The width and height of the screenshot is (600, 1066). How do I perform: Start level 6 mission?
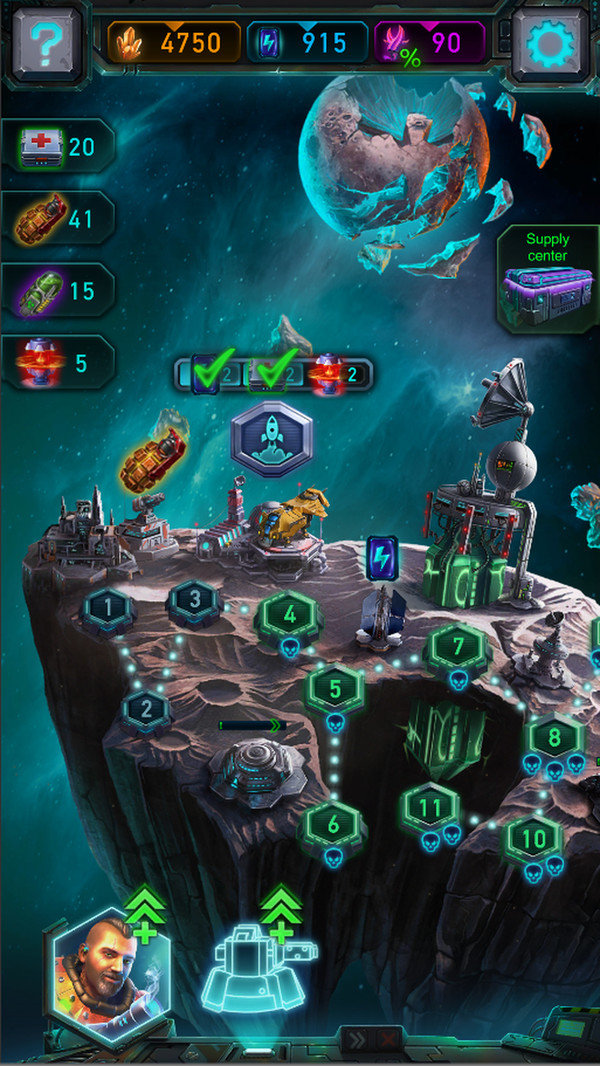tap(333, 824)
